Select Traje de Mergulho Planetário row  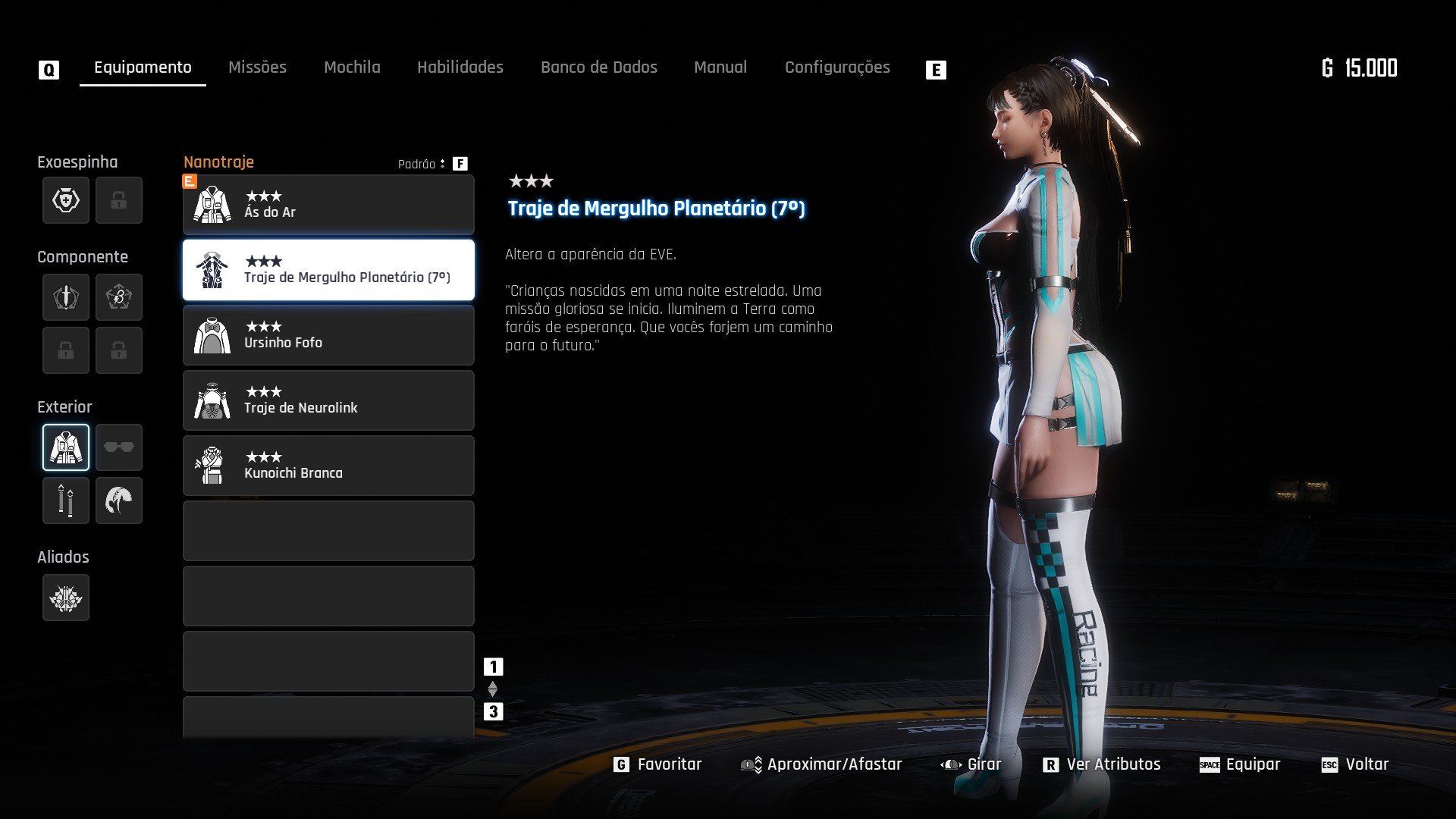click(x=328, y=270)
